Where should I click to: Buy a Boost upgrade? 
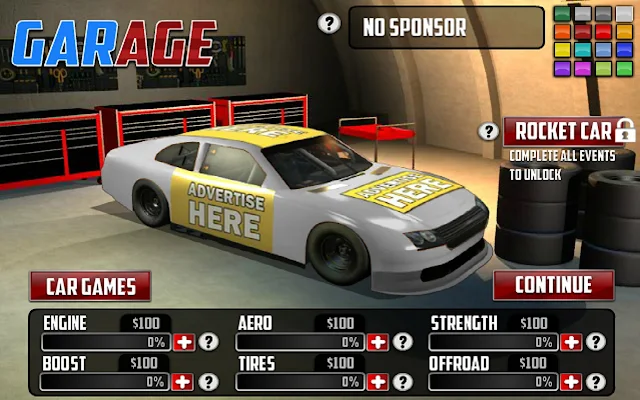pyautogui.click(x=184, y=381)
